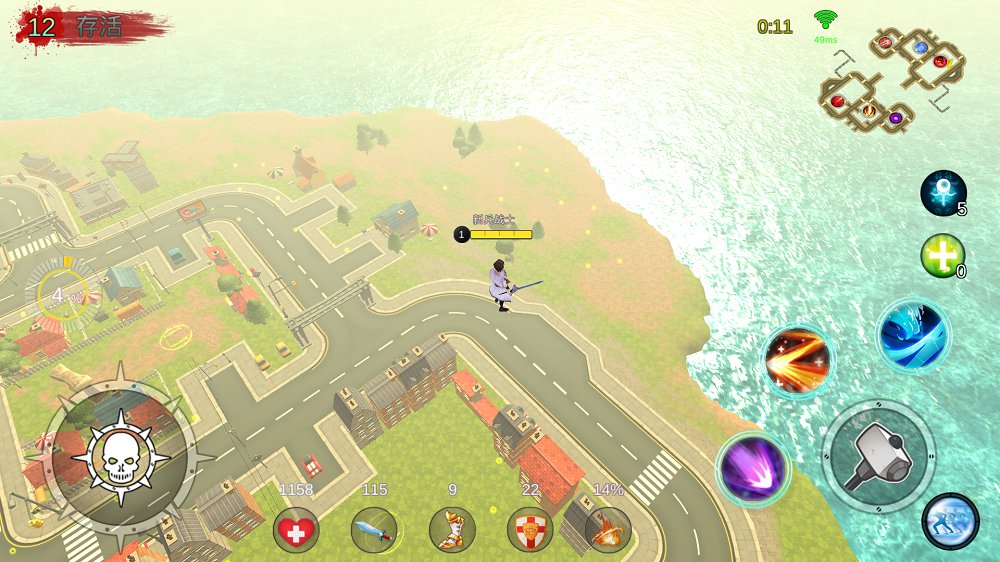Use the green plus healing item
The image size is (1000, 562).
(x=941, y=255)
